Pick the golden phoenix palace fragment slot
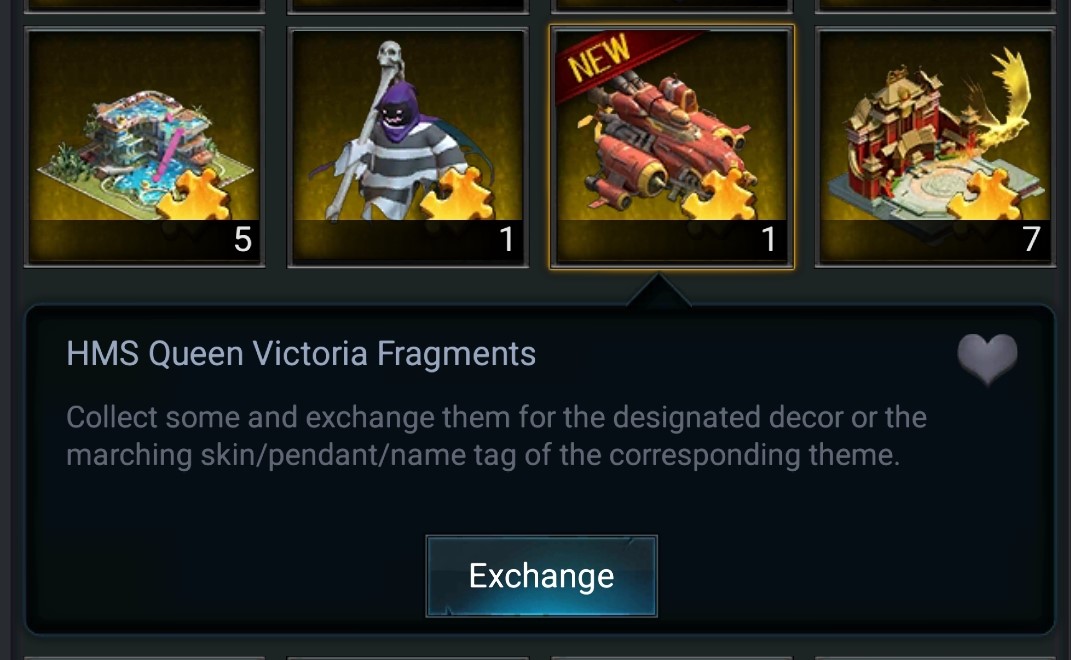The width and height of the screenshot is (1071, 660). [934, 147]
